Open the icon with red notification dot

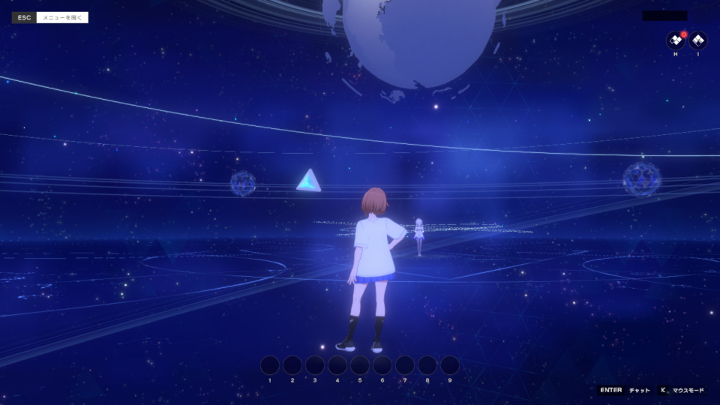pyautogui.click(x=676, y=41)
